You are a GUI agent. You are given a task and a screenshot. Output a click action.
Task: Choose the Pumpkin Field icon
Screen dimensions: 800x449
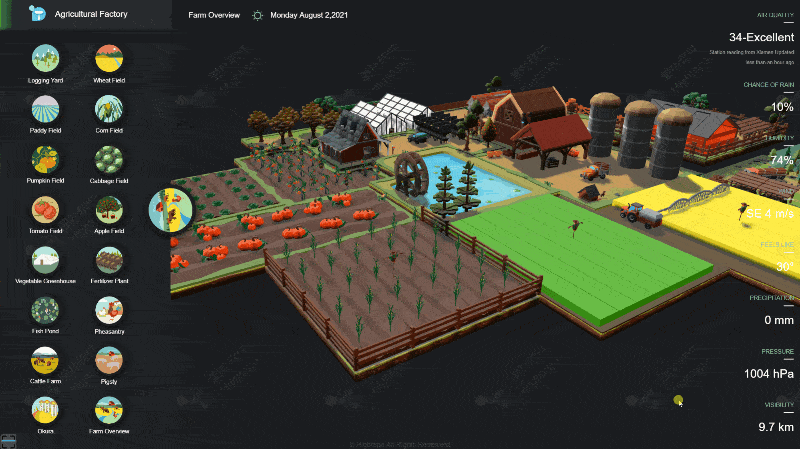click(x=45, y=159)
